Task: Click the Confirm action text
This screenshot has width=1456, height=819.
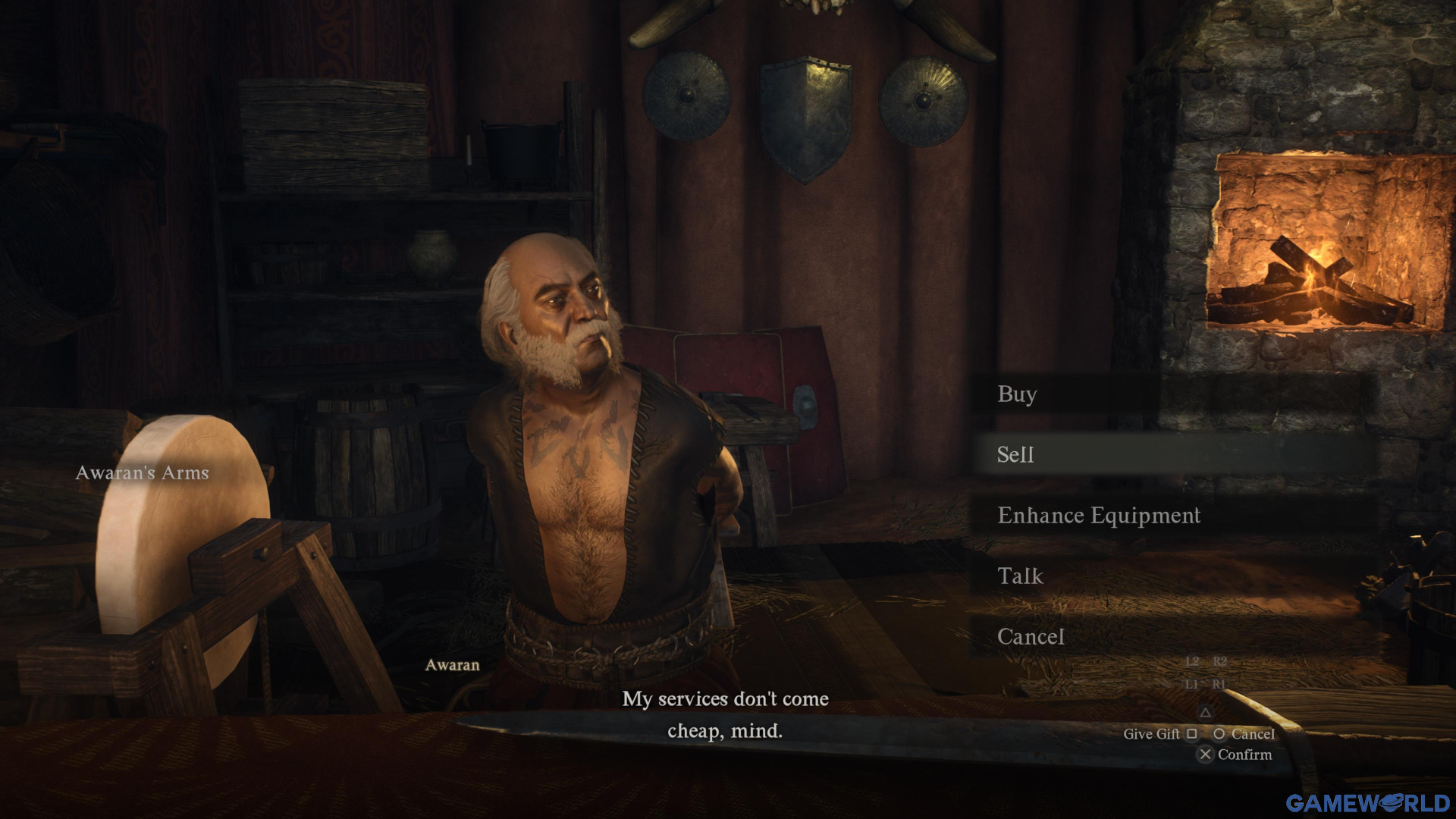Action: point(1244,755)
